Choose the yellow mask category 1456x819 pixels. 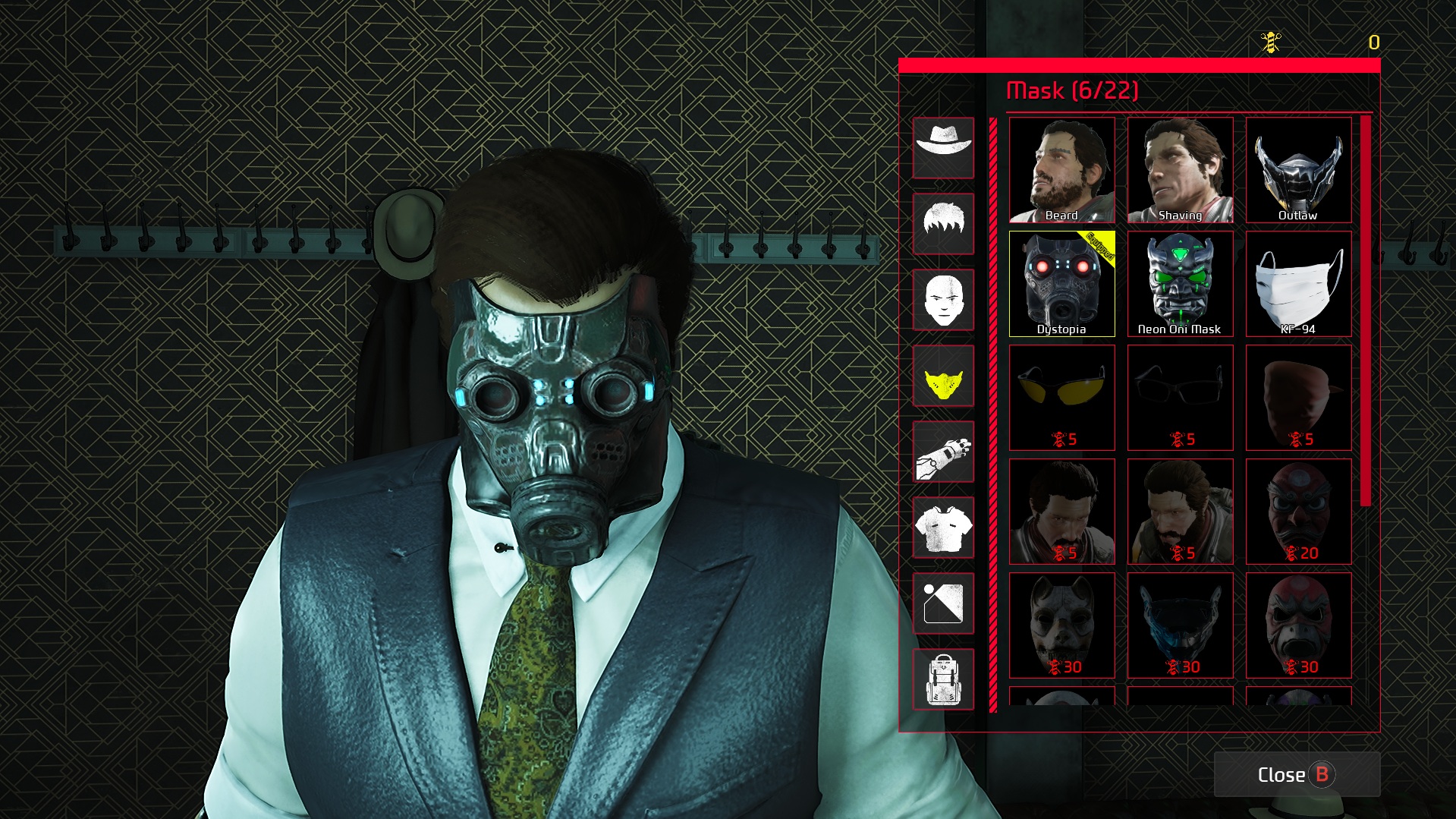943,376
